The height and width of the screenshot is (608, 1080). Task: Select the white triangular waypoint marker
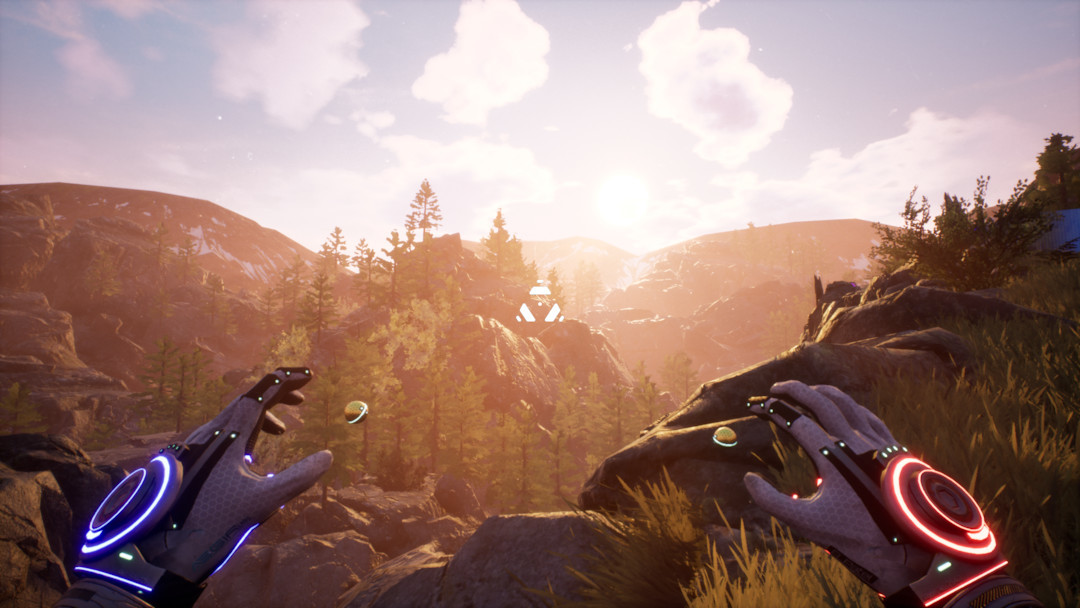pos(540,305)
